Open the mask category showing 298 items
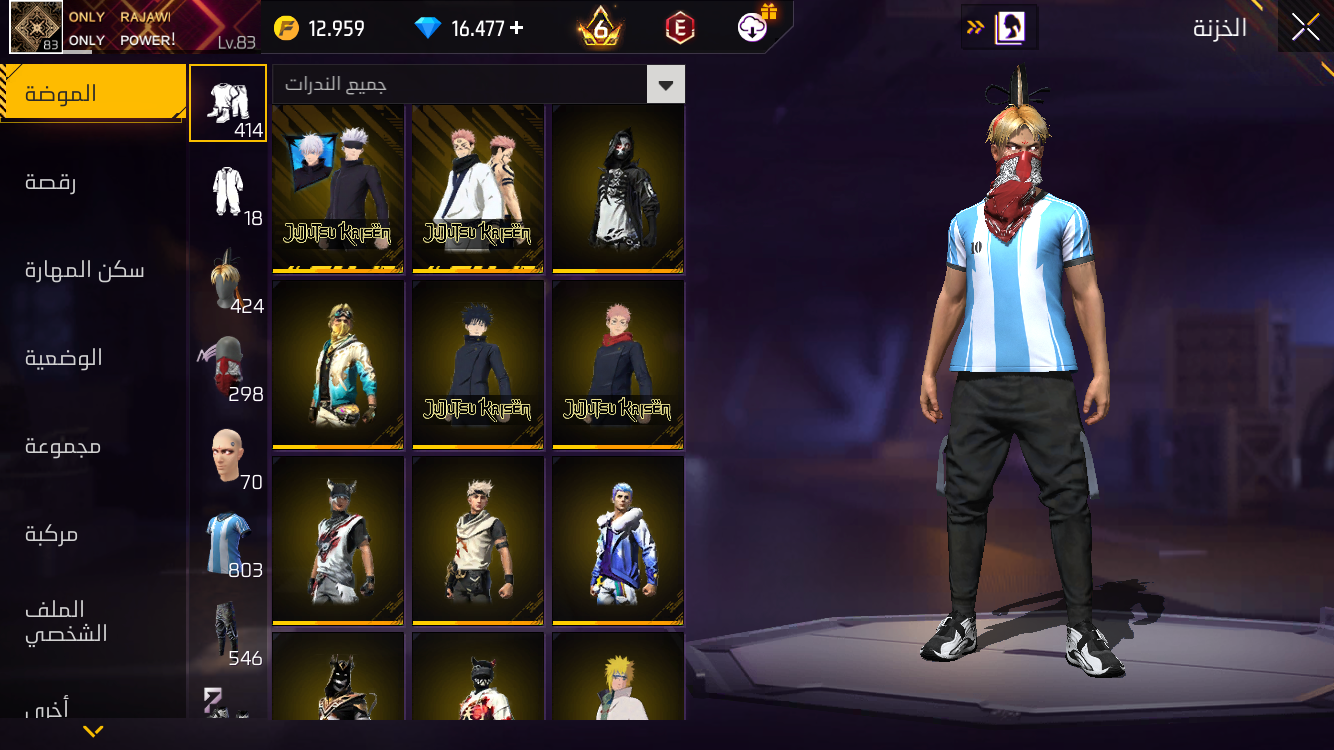 (x=228, y=363)
